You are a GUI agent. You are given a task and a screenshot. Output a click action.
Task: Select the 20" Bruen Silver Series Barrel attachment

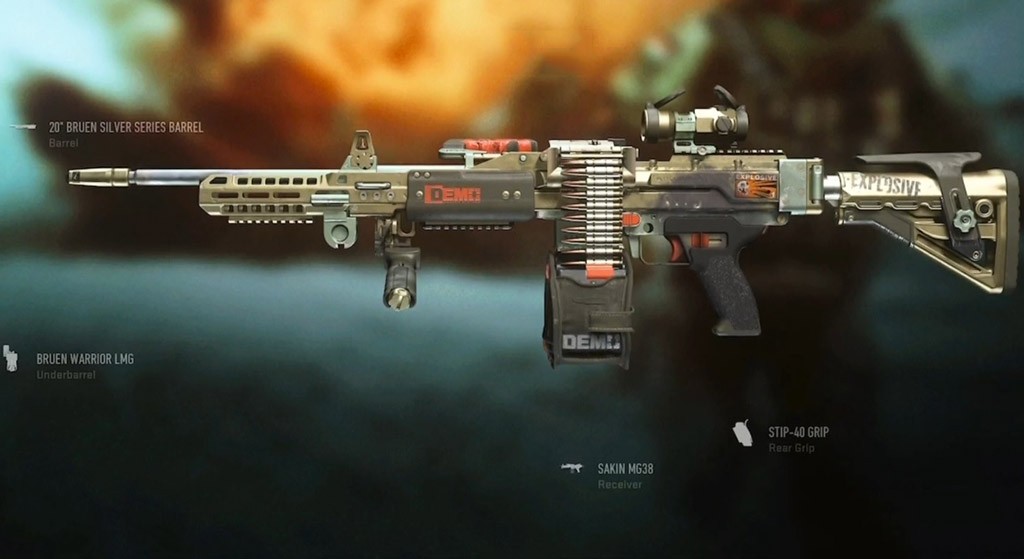pos(125,128)
